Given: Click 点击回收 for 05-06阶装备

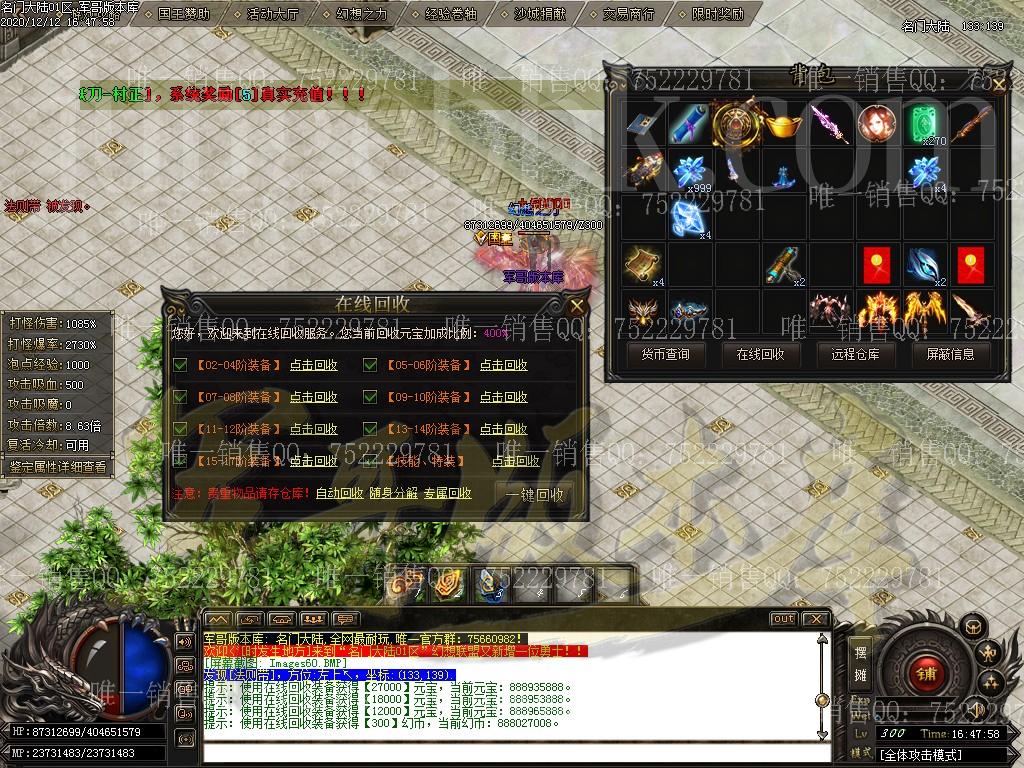Looking at the screenshot, I should click(503, 366).
